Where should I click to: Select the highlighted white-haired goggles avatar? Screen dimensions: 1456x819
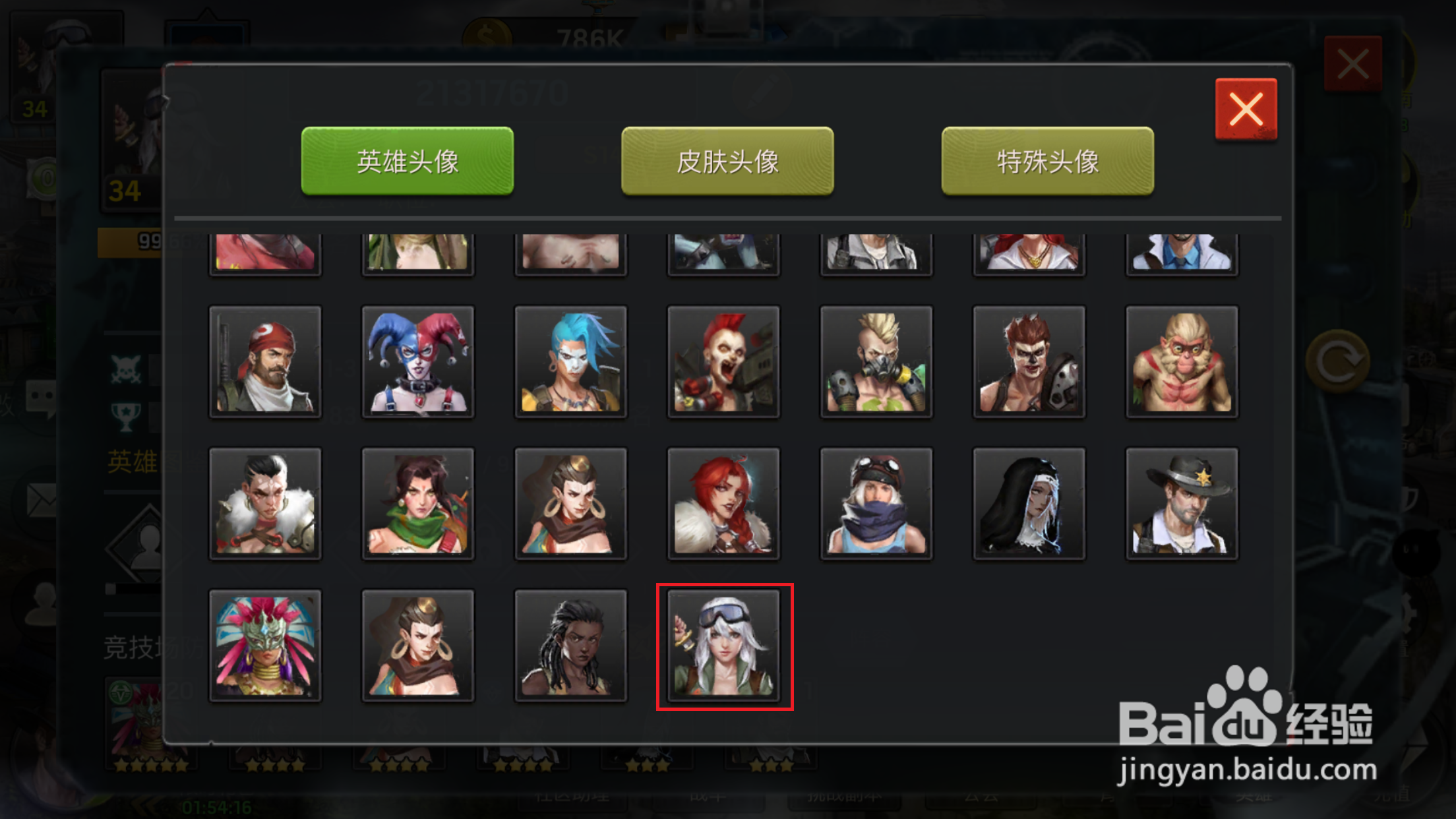click(x=724, y=645)
